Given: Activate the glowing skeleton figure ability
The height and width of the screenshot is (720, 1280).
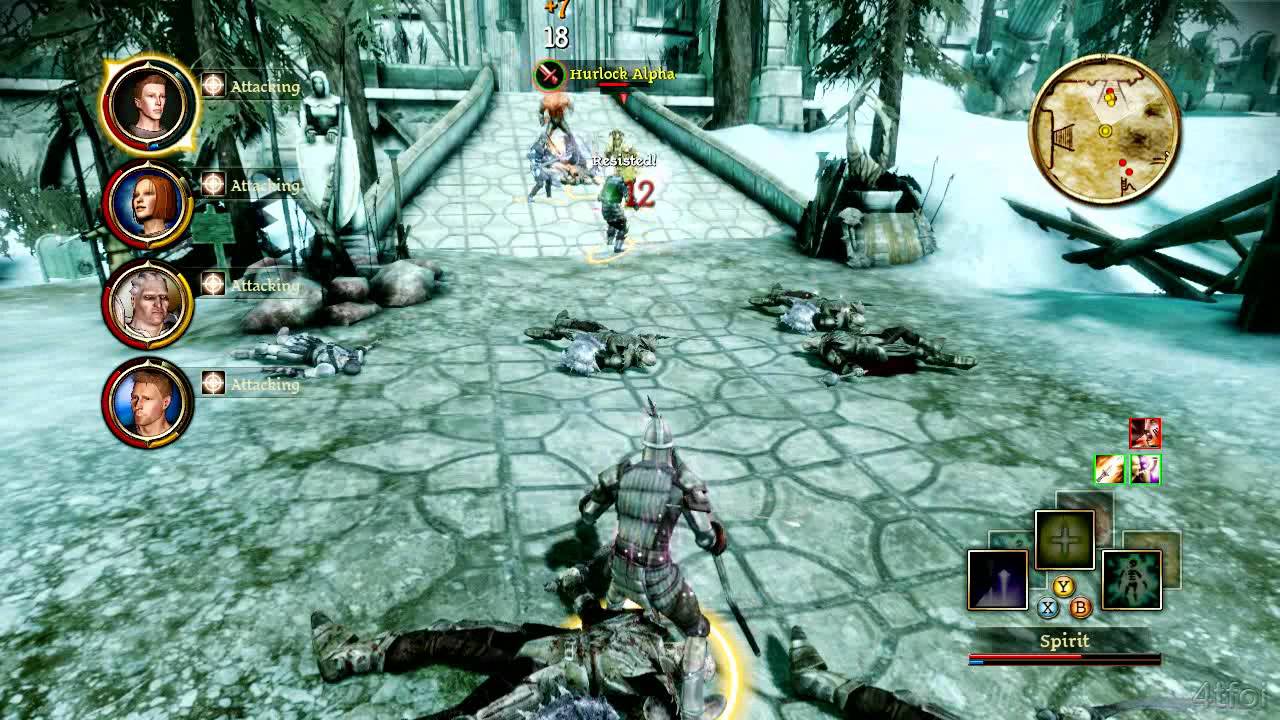Looking at the screenshot, I should (1132, 579).
